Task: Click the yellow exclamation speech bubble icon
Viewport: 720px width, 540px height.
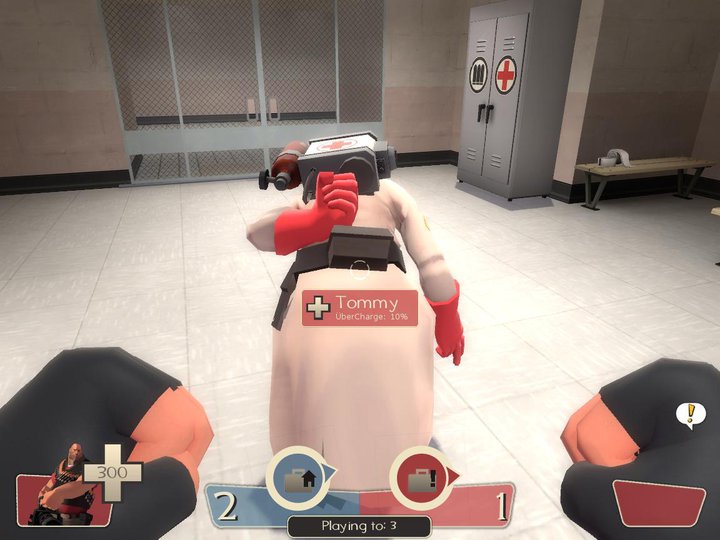Action: [x=689, y=412]
